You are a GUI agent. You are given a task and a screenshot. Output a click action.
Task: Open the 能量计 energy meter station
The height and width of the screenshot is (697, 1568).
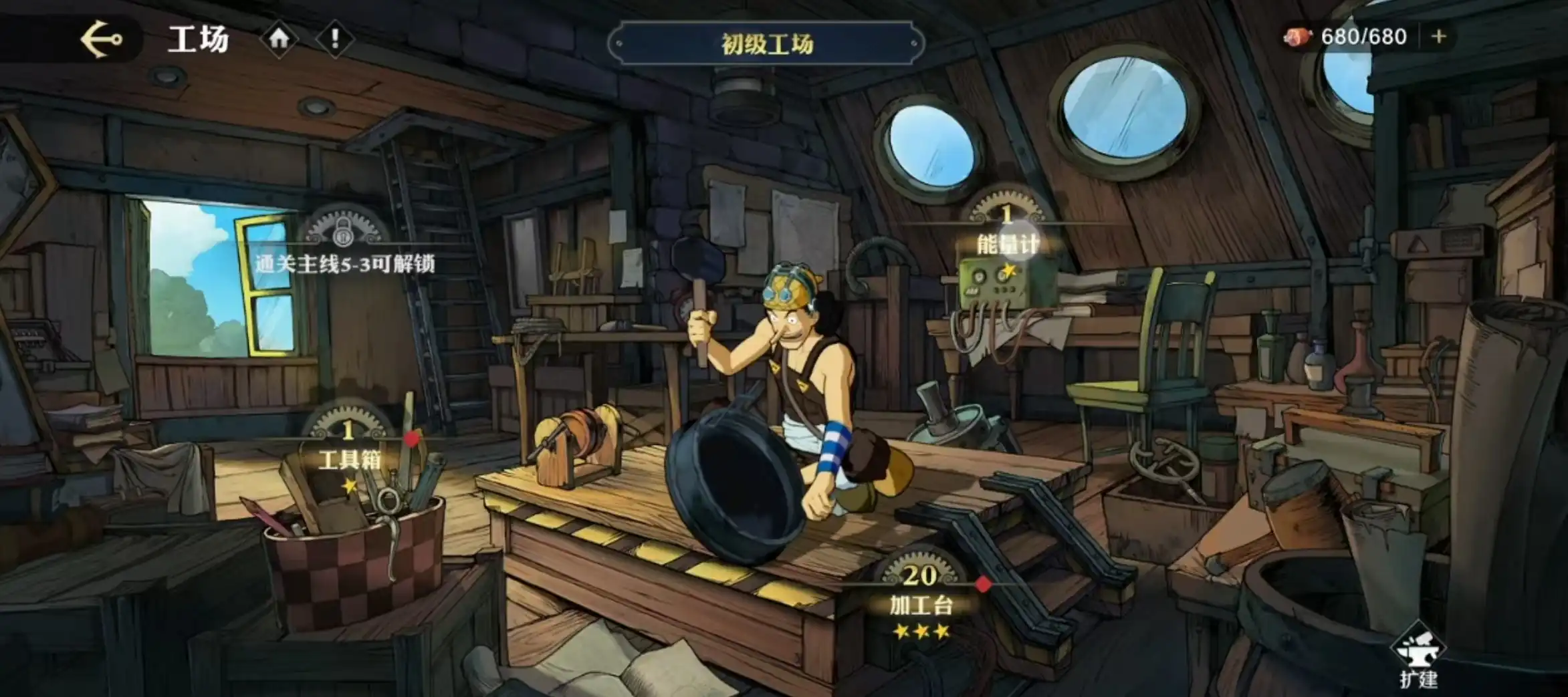pos(1007,243)
